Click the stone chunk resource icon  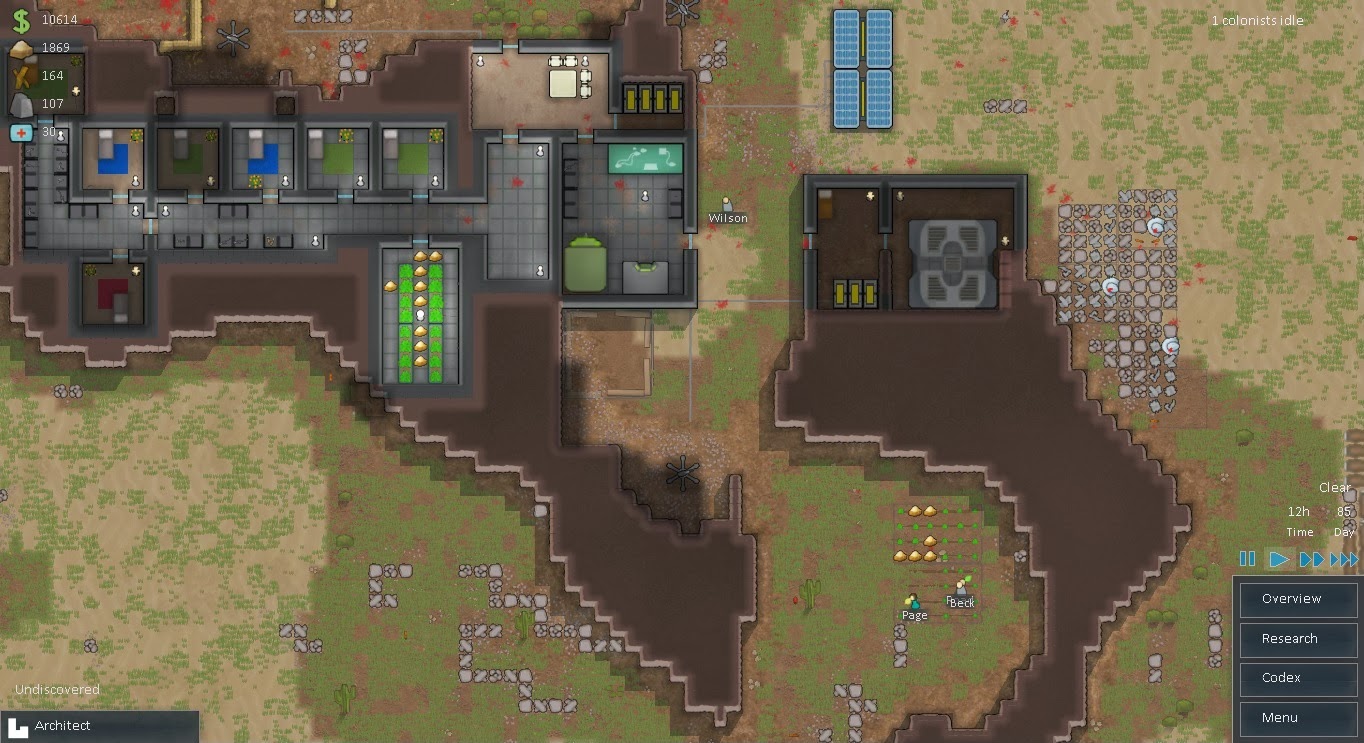click(22, 103)
